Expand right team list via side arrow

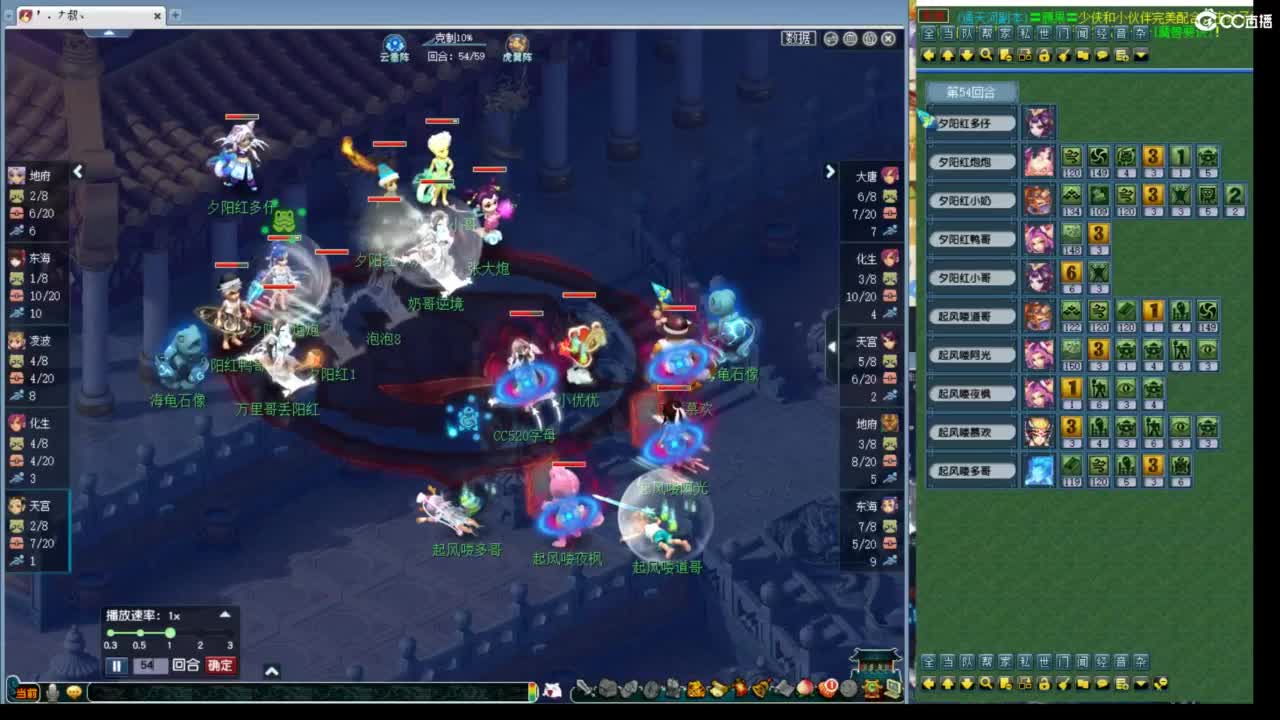pyautogui.click(x=830, y=171)
